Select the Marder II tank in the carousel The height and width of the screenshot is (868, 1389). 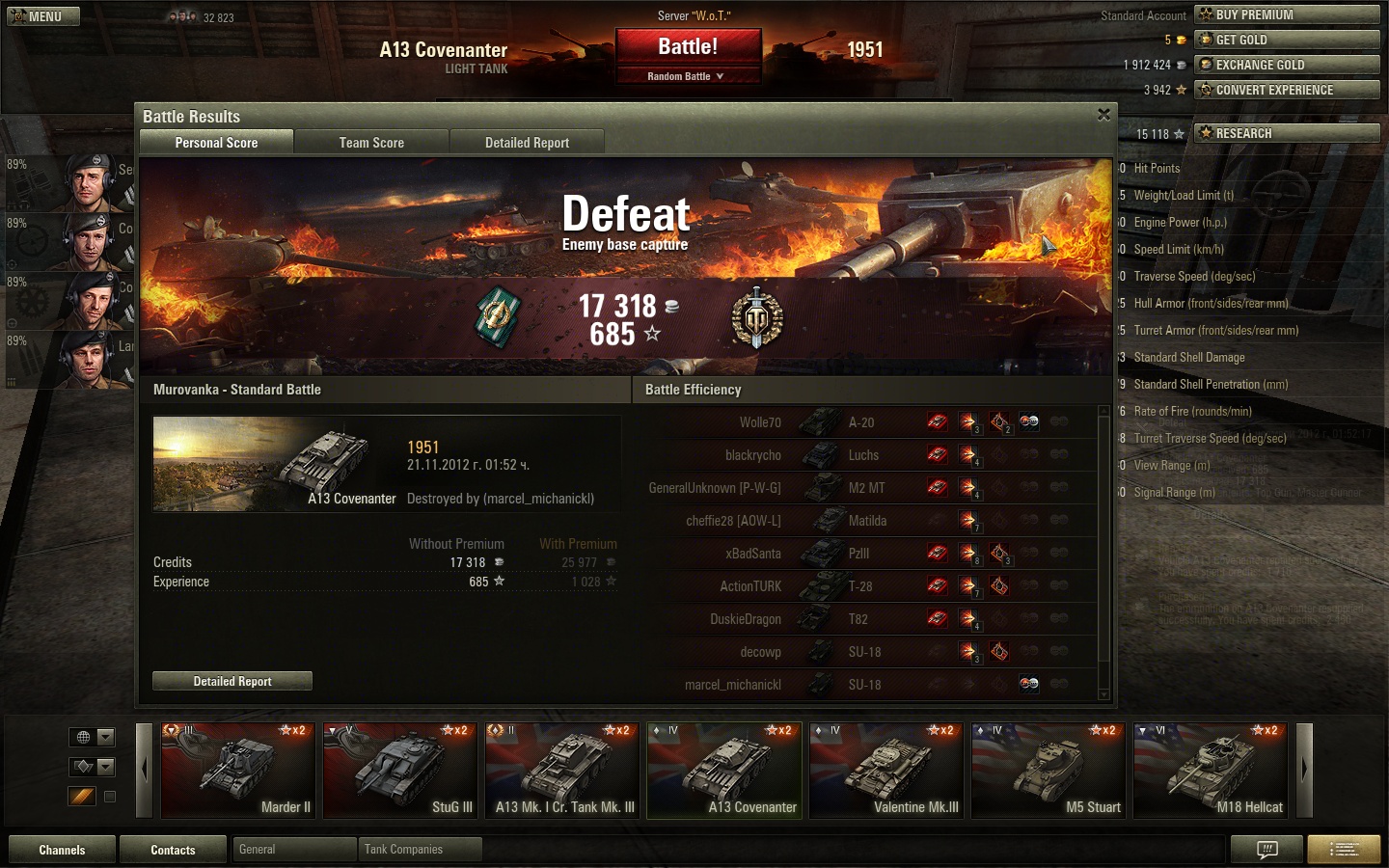[x=237, y=771]
